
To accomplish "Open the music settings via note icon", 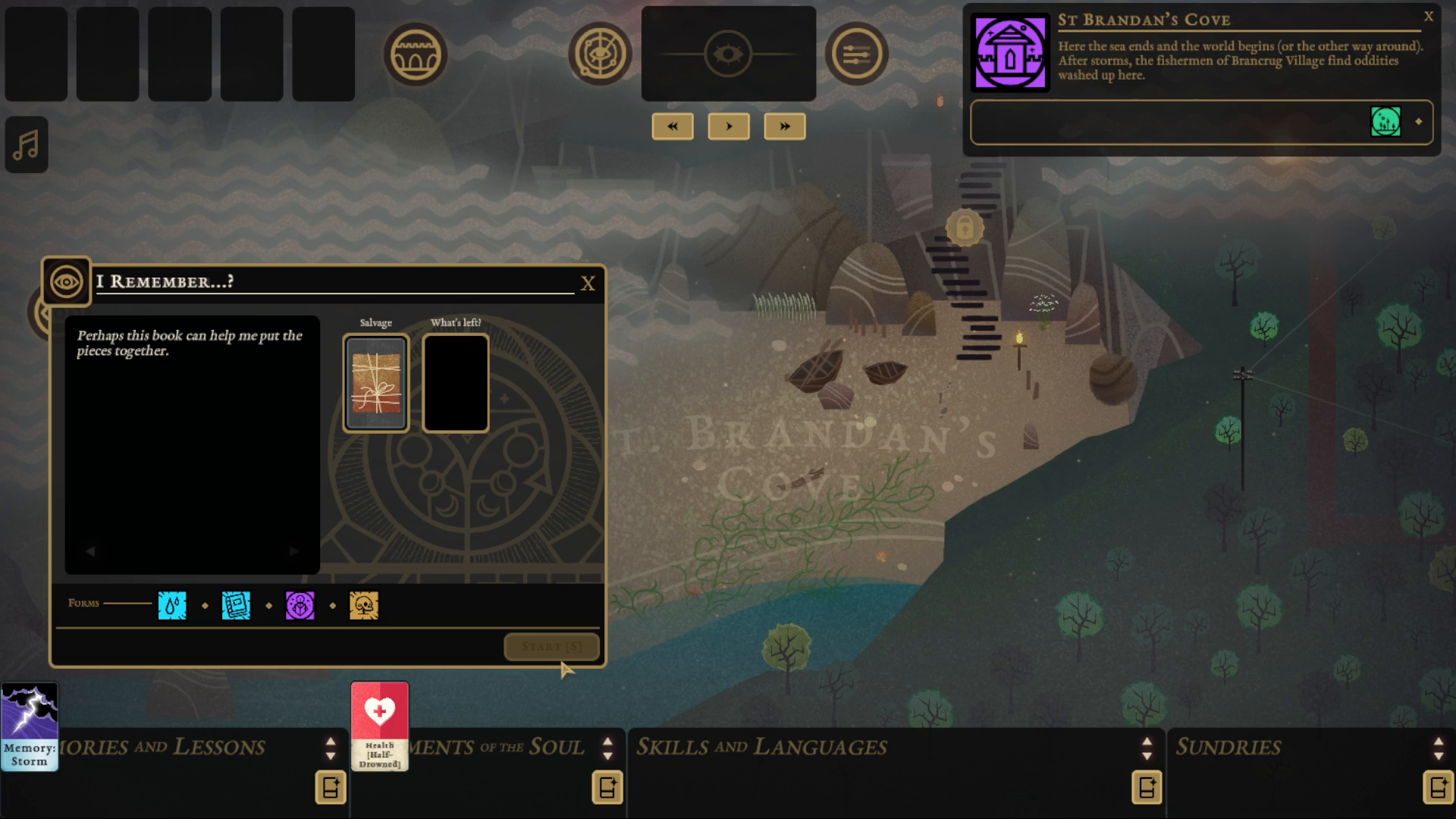I will (x=26, y=144).
